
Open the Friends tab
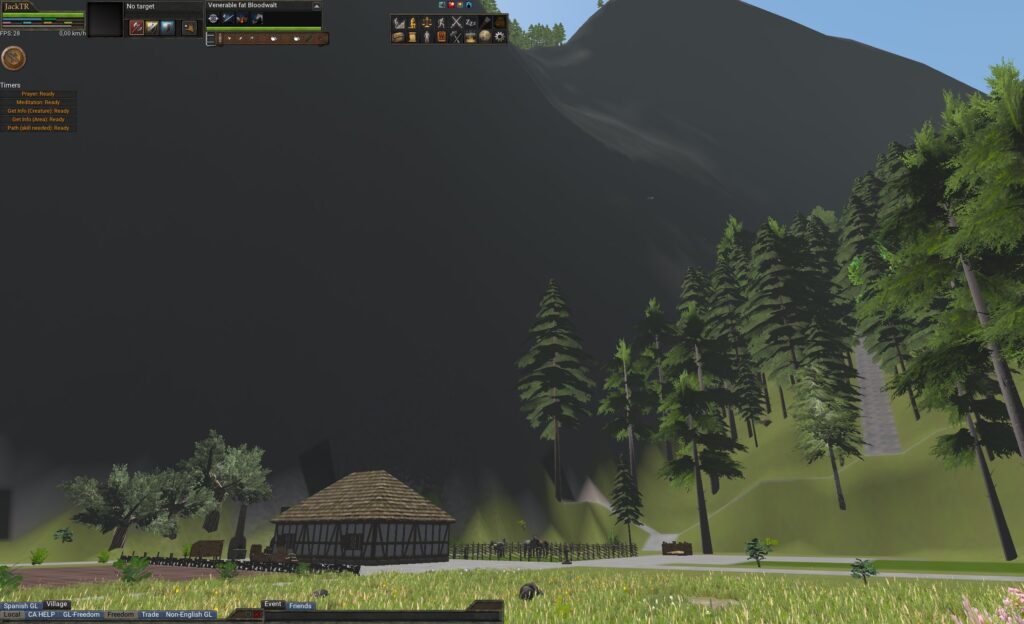point(301,605)
